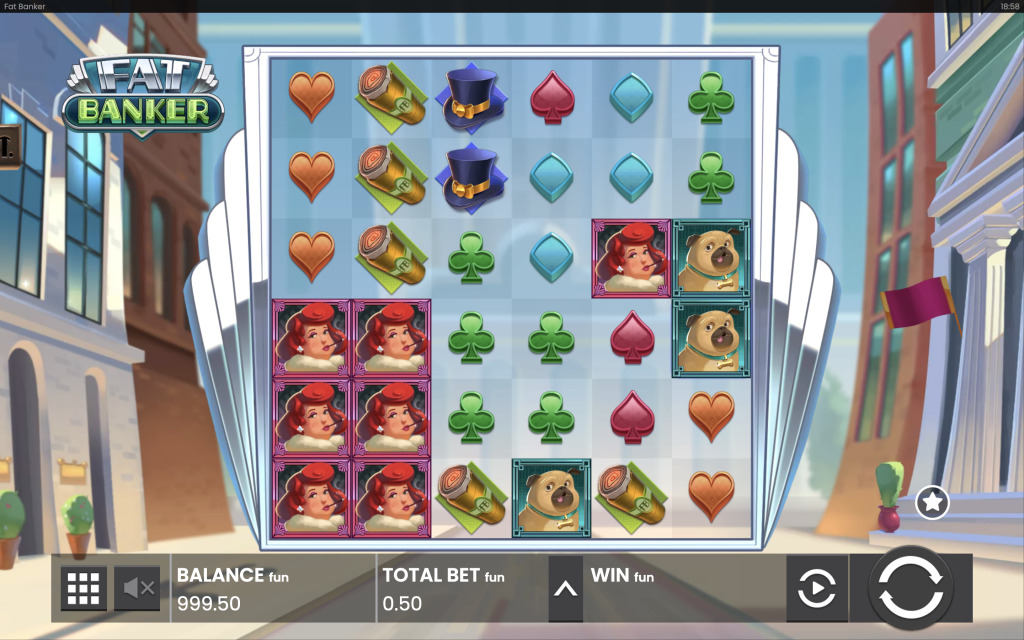Screen dimensions: 1024x640
Task: Click the star feature button
Action: coord(932,502)
